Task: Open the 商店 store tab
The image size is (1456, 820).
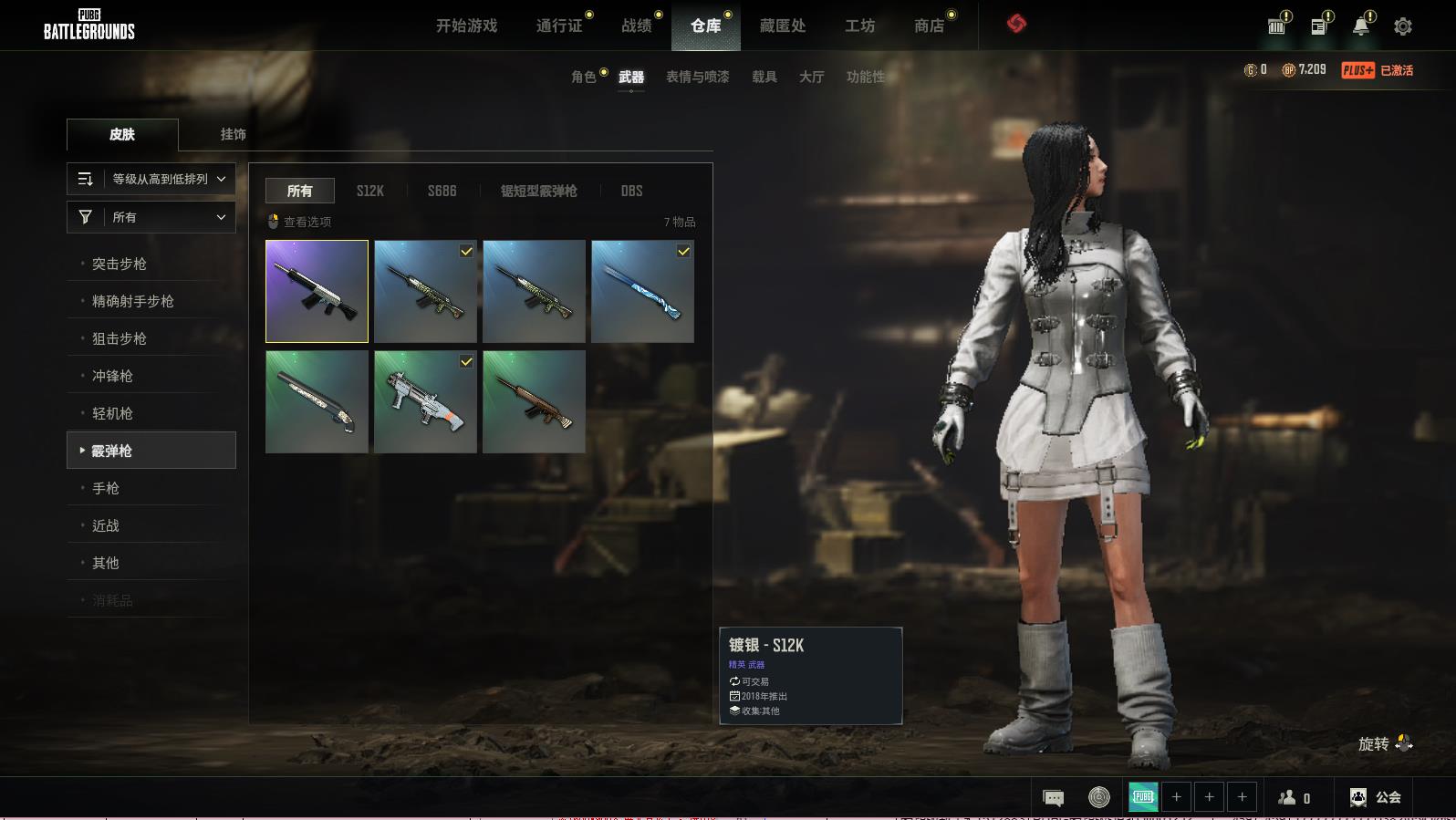Action: 929,26
